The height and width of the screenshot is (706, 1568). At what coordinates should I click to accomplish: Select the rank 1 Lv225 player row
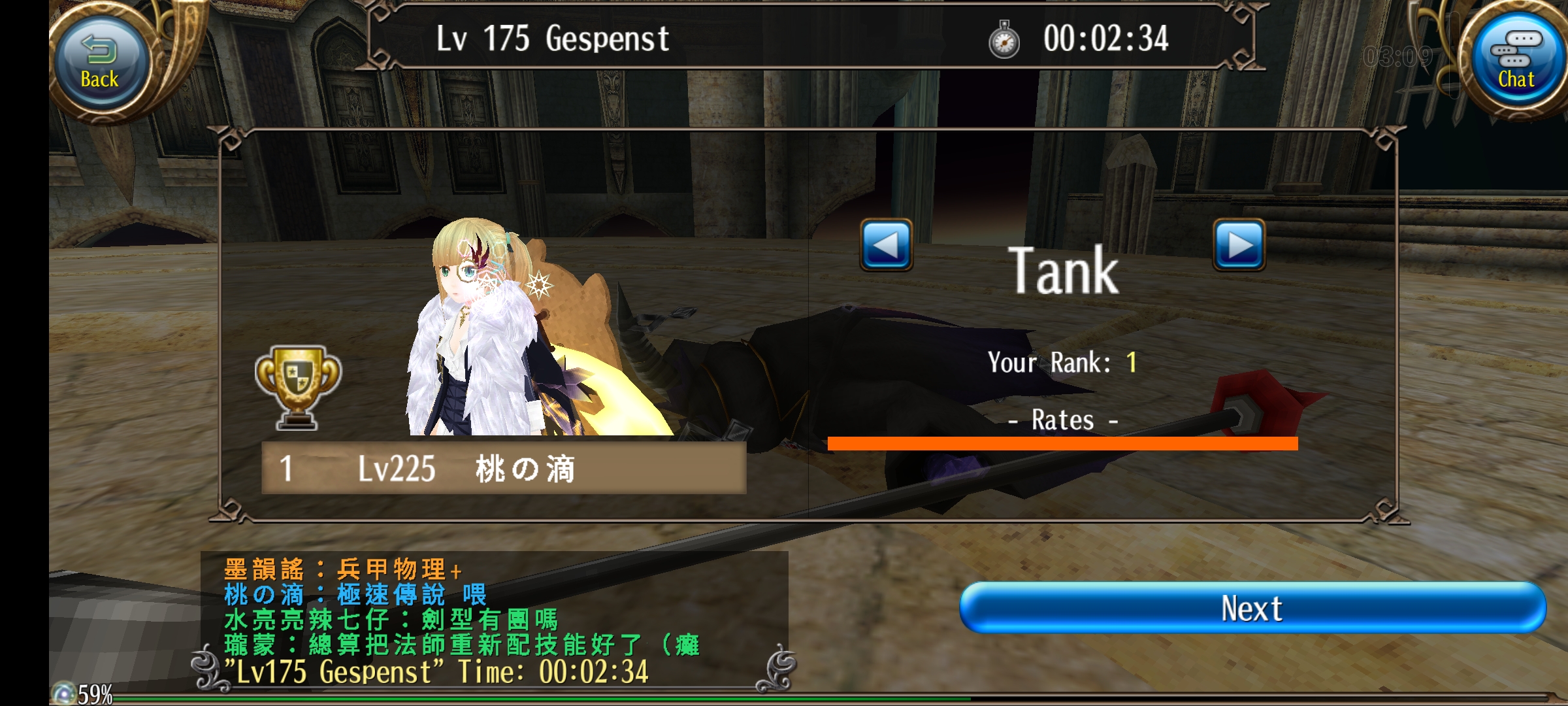click(503, 468)
